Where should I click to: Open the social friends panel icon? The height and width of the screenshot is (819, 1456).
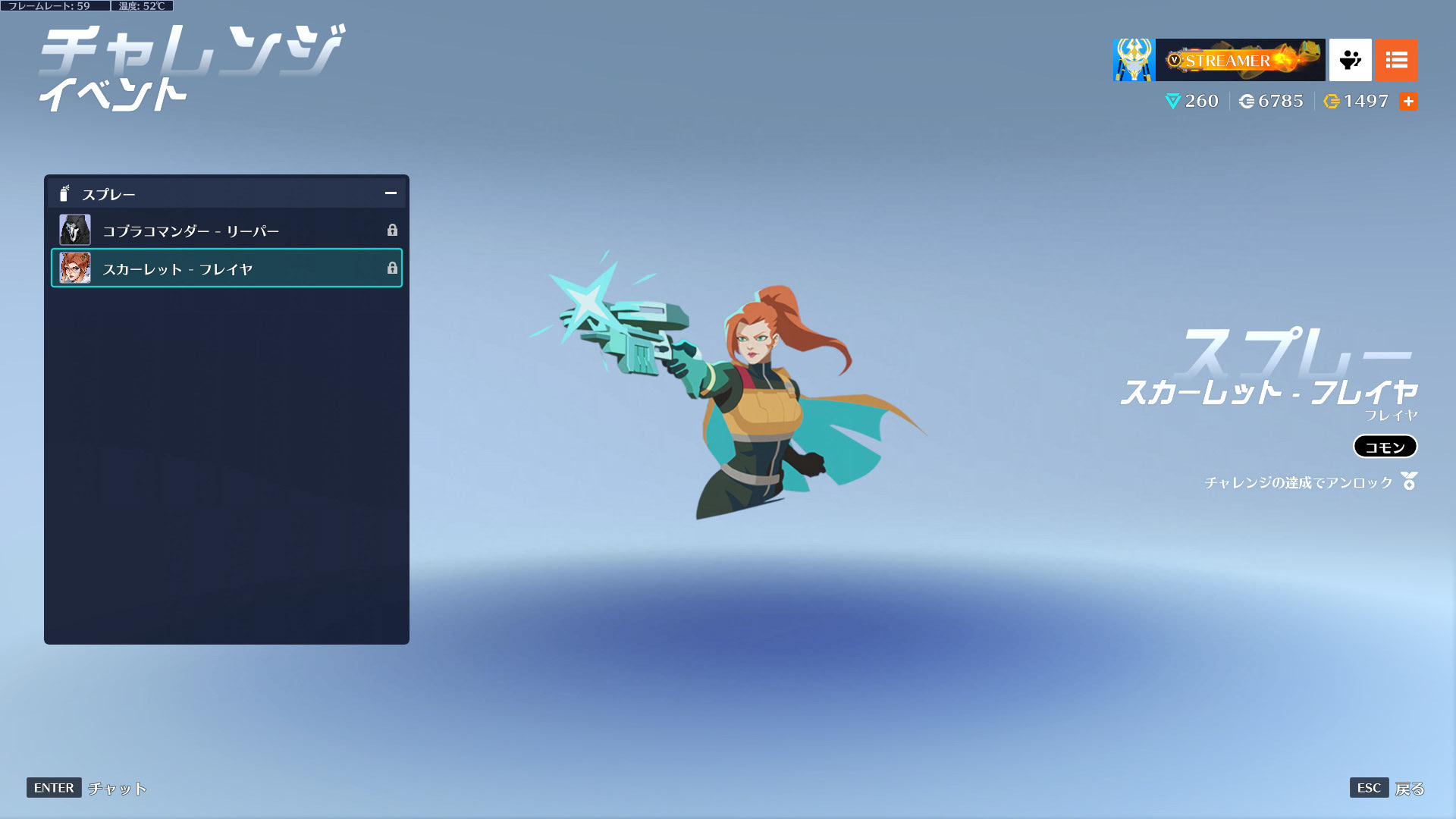click(x=1350, y=60)
